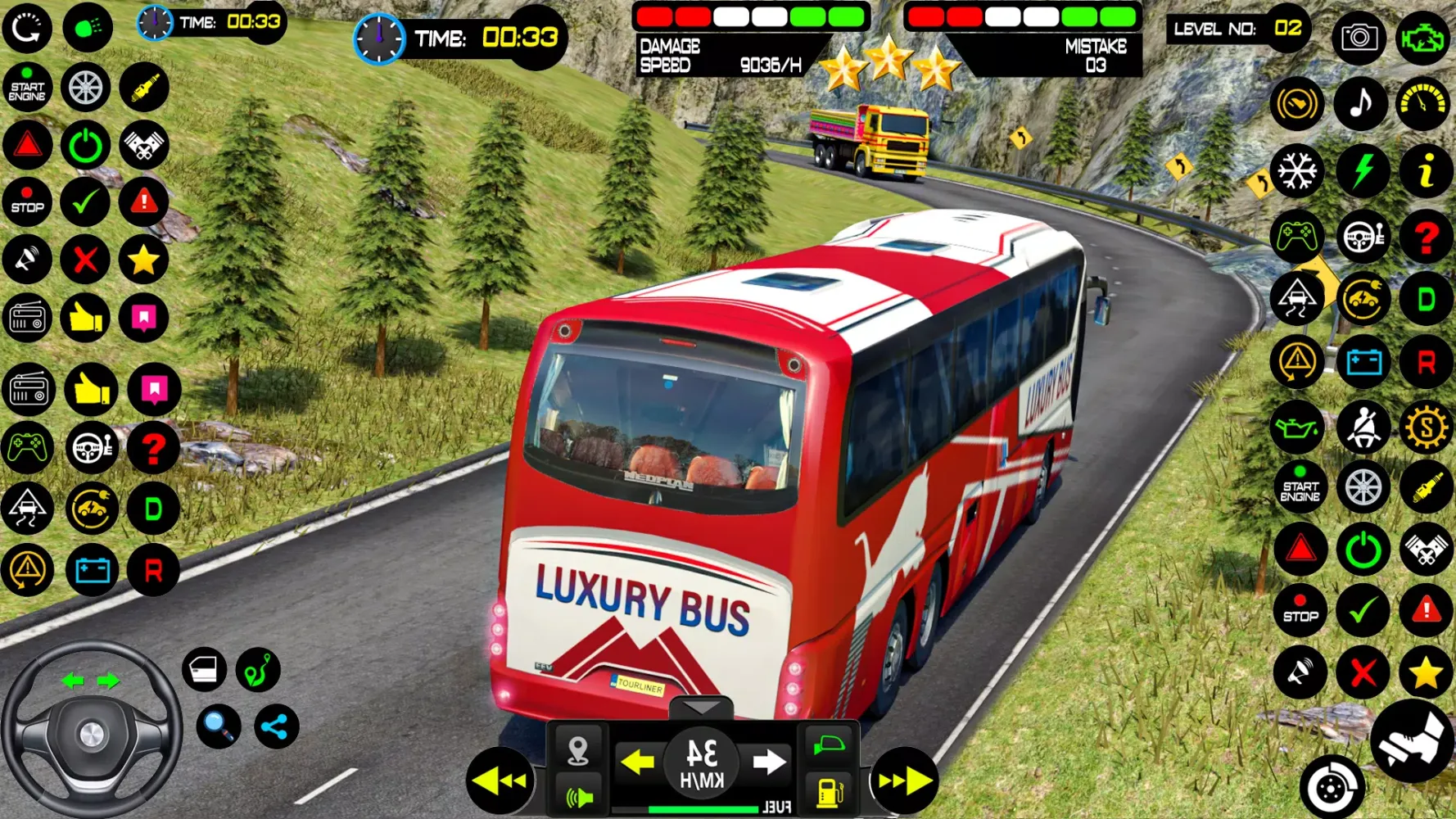The height and width of the screenshot is (819, 1456).
Task: Fasten the seatbelt icon
Action: [x=1363, y=427]
